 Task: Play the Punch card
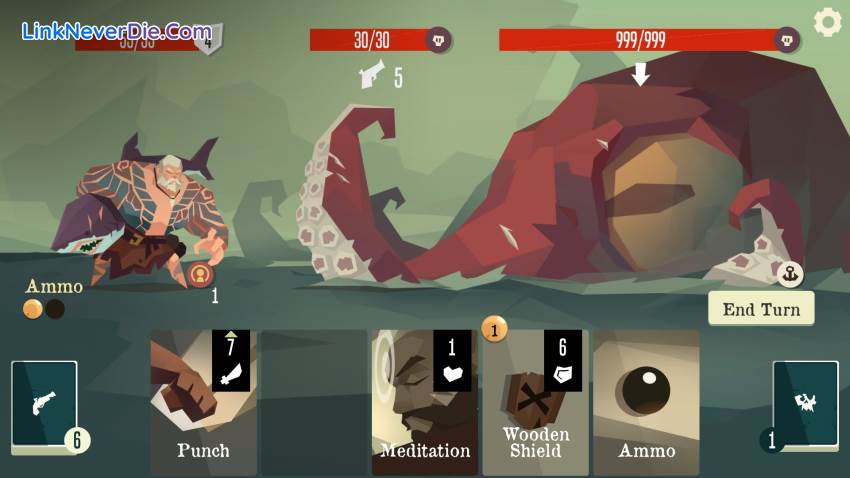coord(203,402)
